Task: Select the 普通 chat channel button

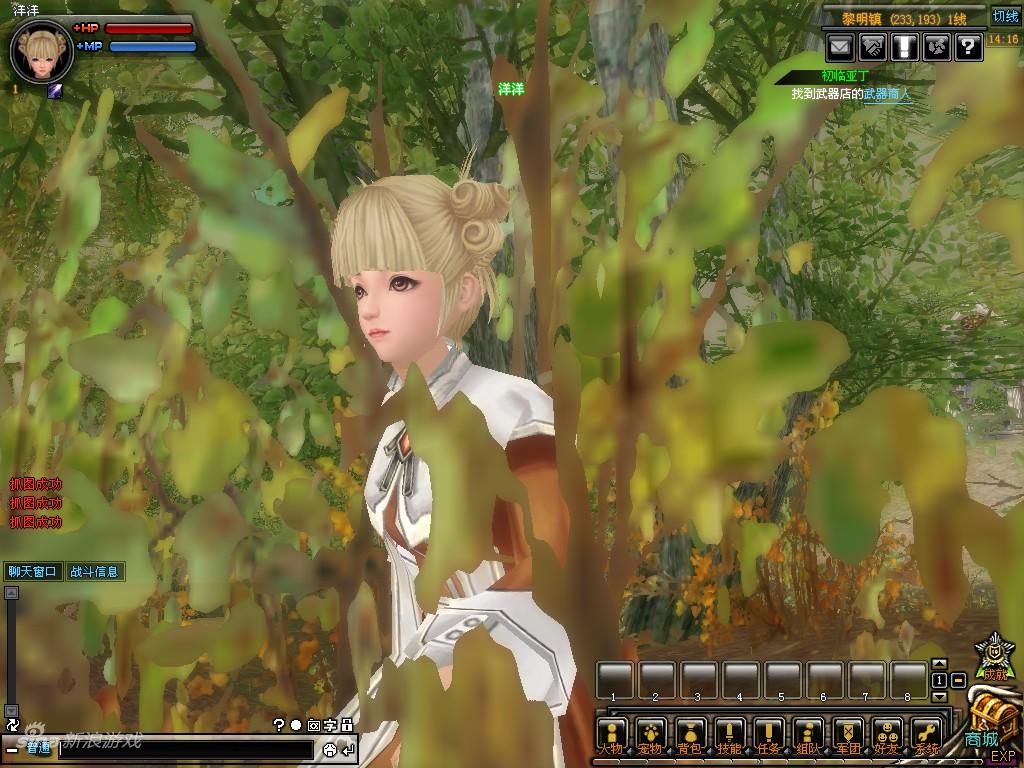Action: point(38,748)
